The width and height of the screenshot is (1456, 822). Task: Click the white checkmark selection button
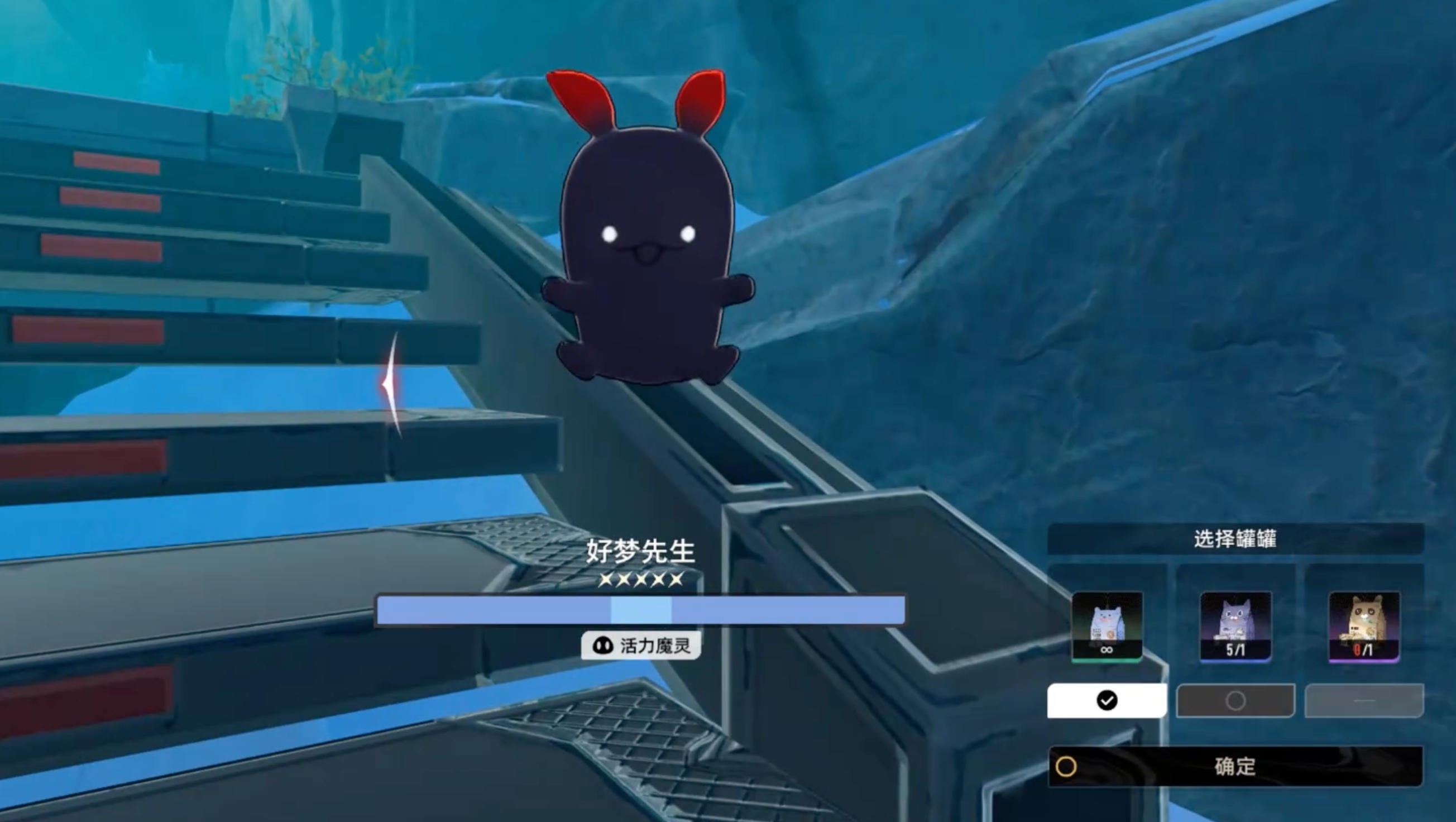[x=1107, y=700]
